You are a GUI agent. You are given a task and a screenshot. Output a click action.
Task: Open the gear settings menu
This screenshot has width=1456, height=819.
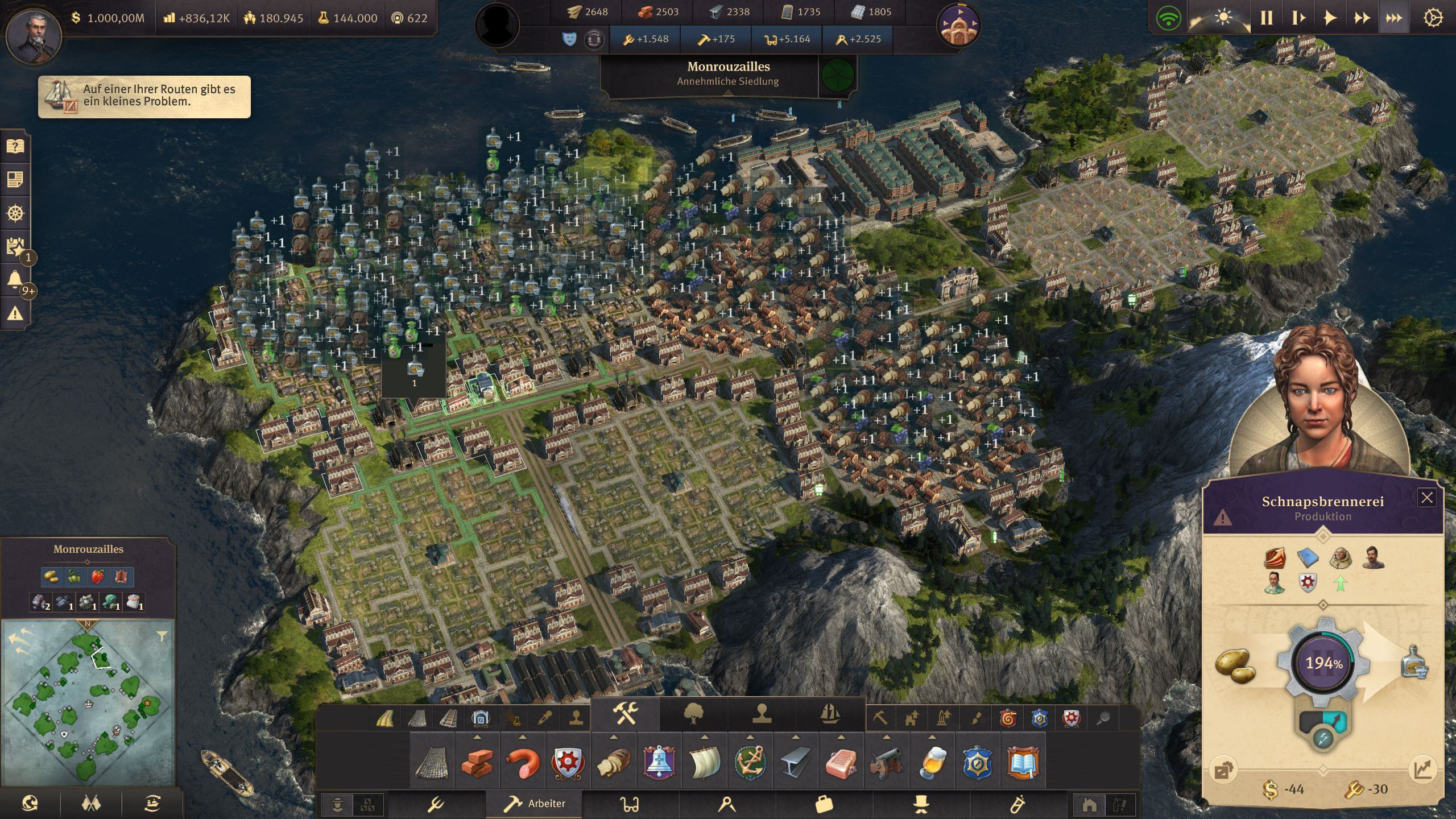(x=1432, y=18)
